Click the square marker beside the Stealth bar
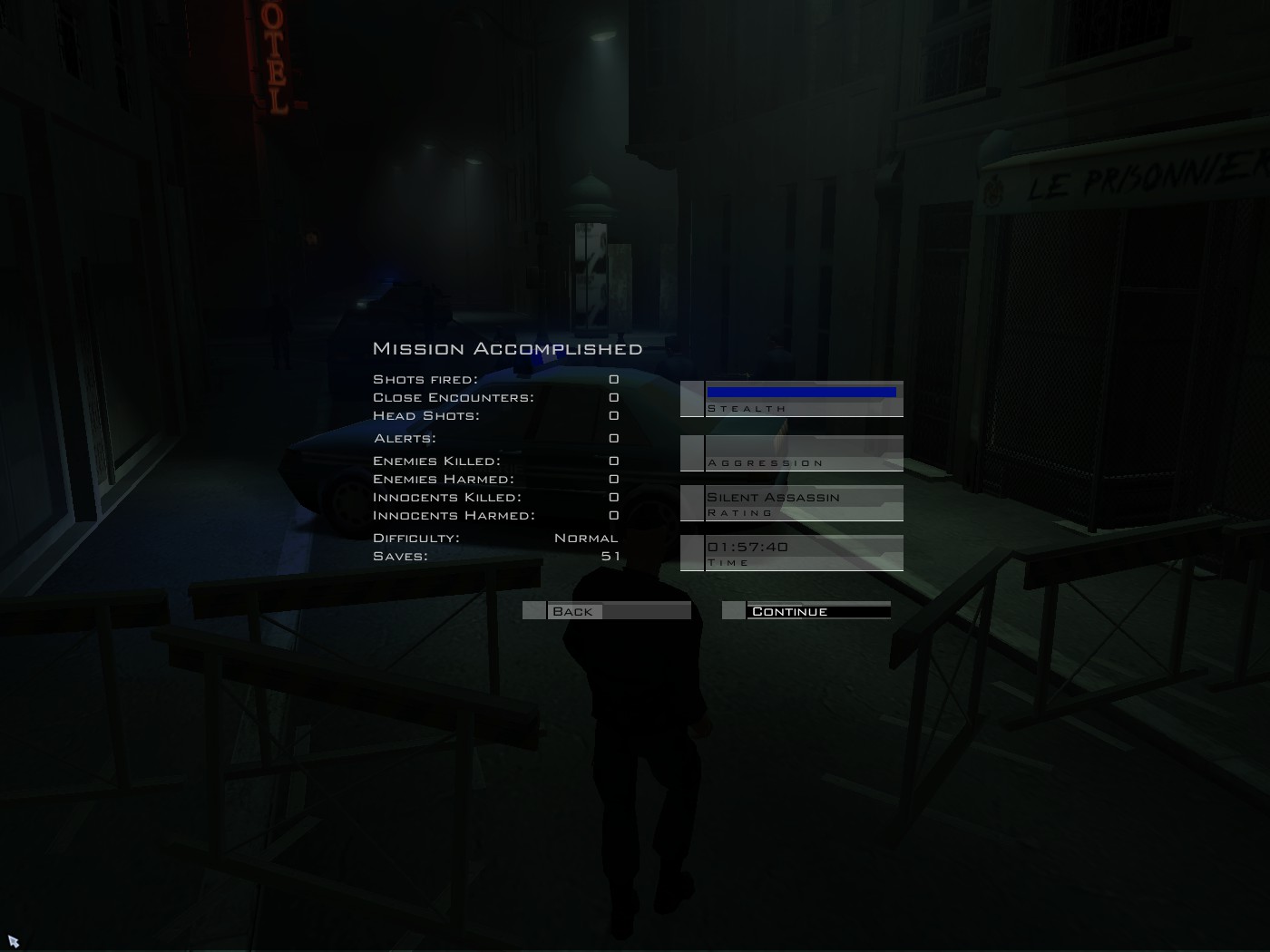 pos(691,399)
